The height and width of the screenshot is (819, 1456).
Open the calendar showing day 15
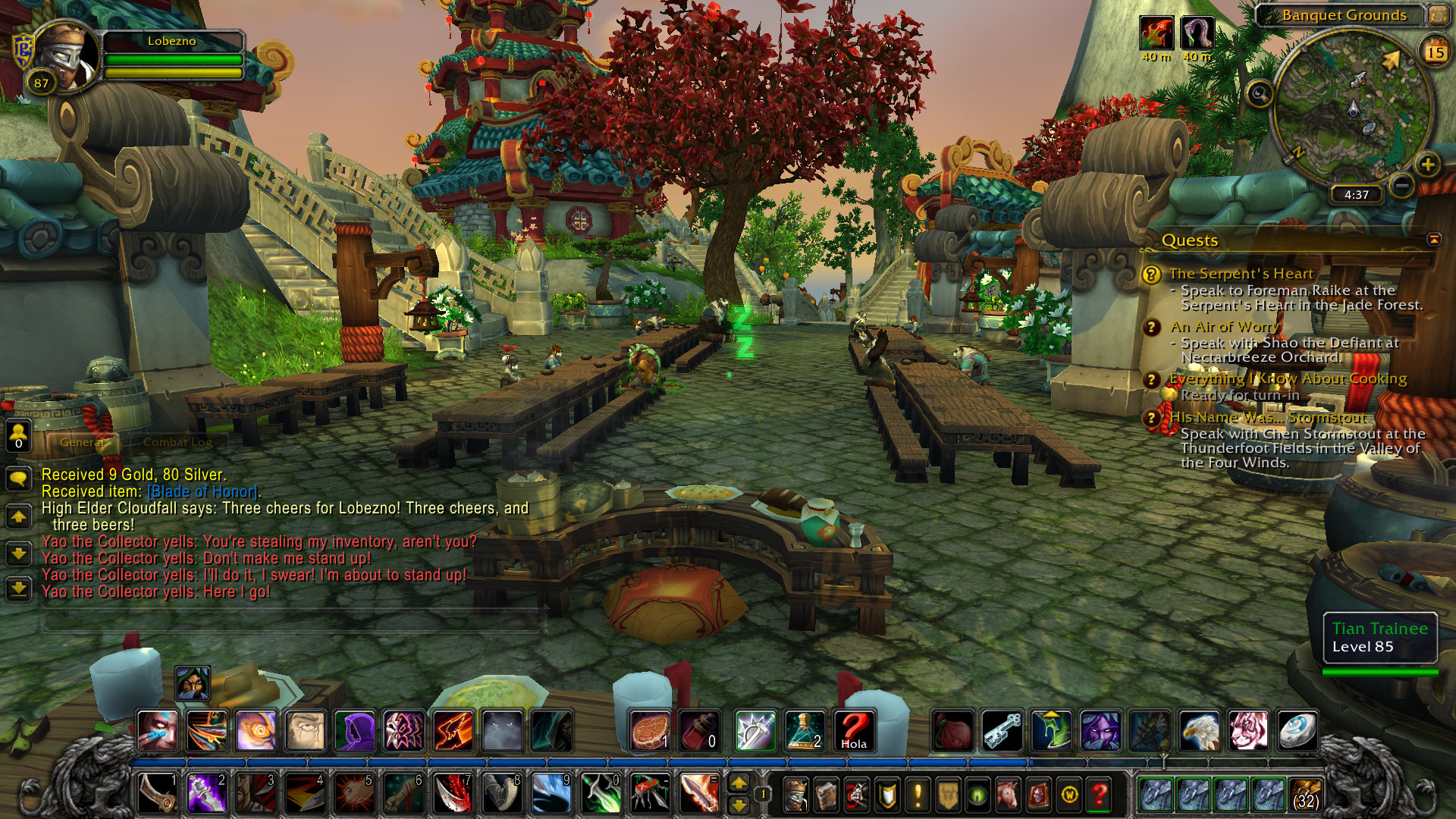click(x=1434, y=52)
